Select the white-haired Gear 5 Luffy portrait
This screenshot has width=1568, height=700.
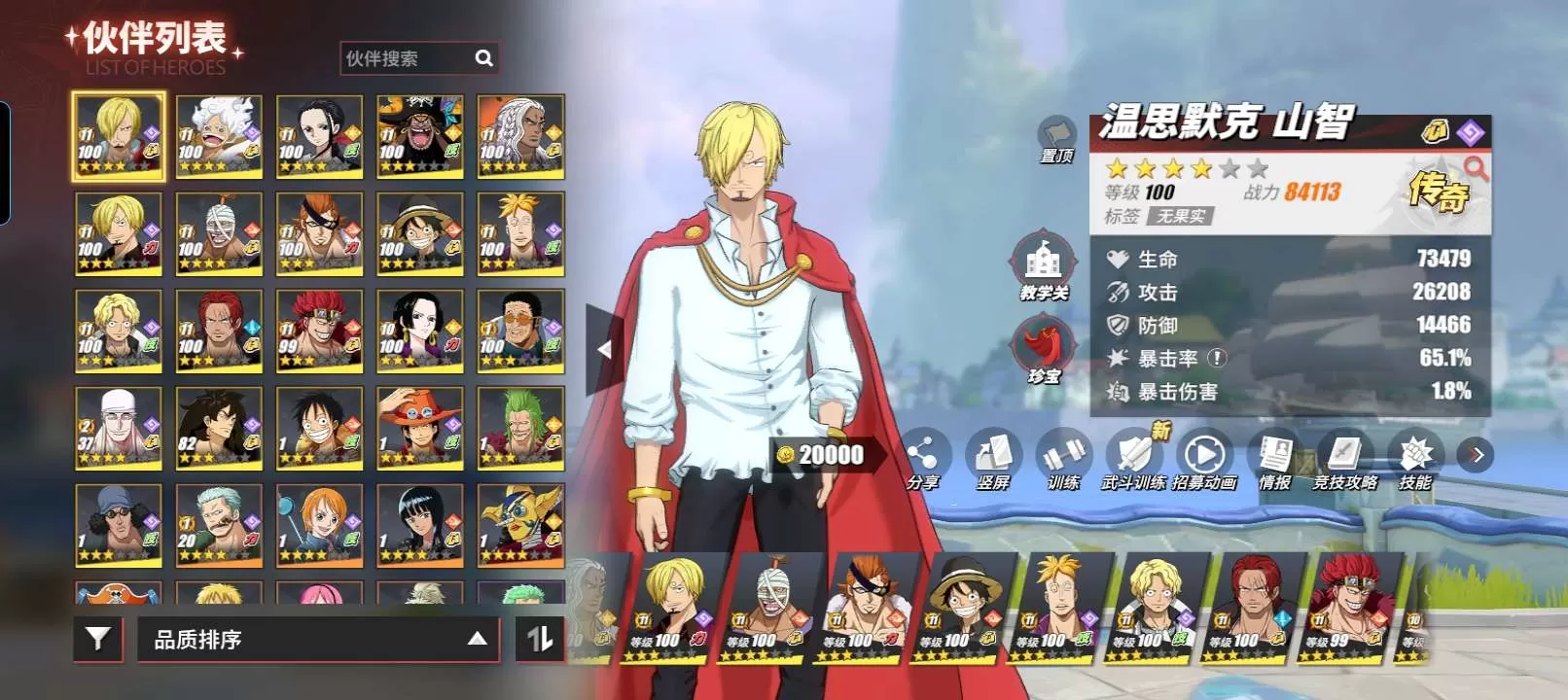click(x=219, y=136)
